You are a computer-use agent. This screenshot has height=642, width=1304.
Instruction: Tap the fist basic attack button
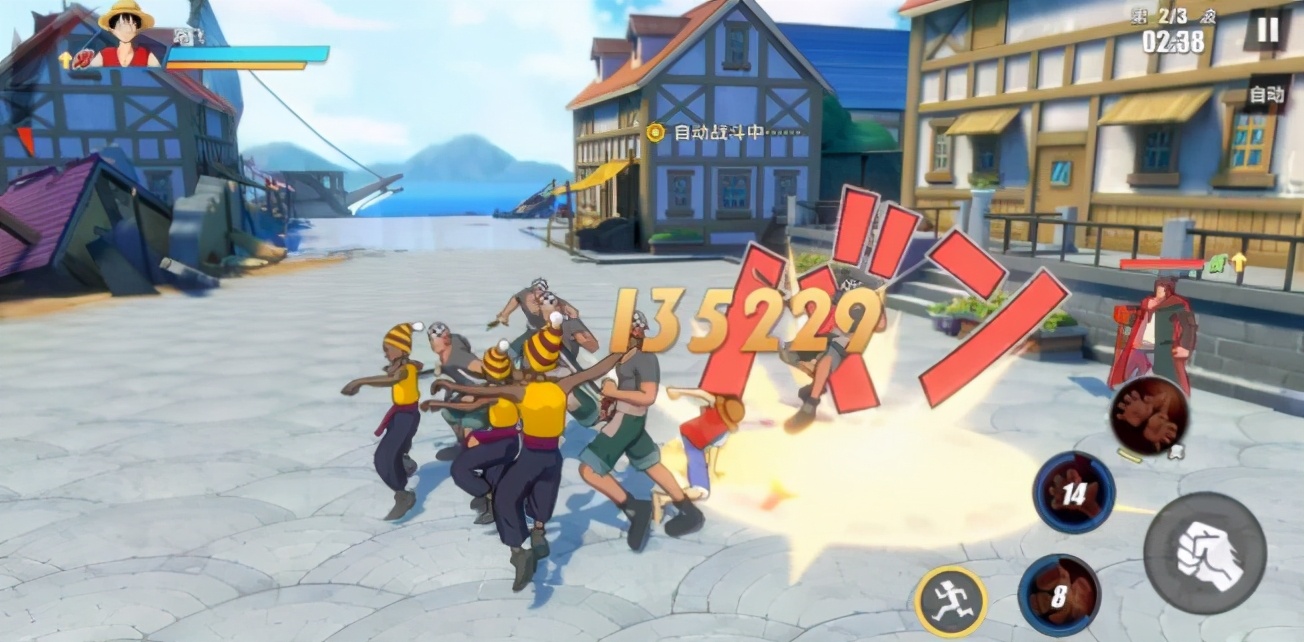[x=1204, y=553]
